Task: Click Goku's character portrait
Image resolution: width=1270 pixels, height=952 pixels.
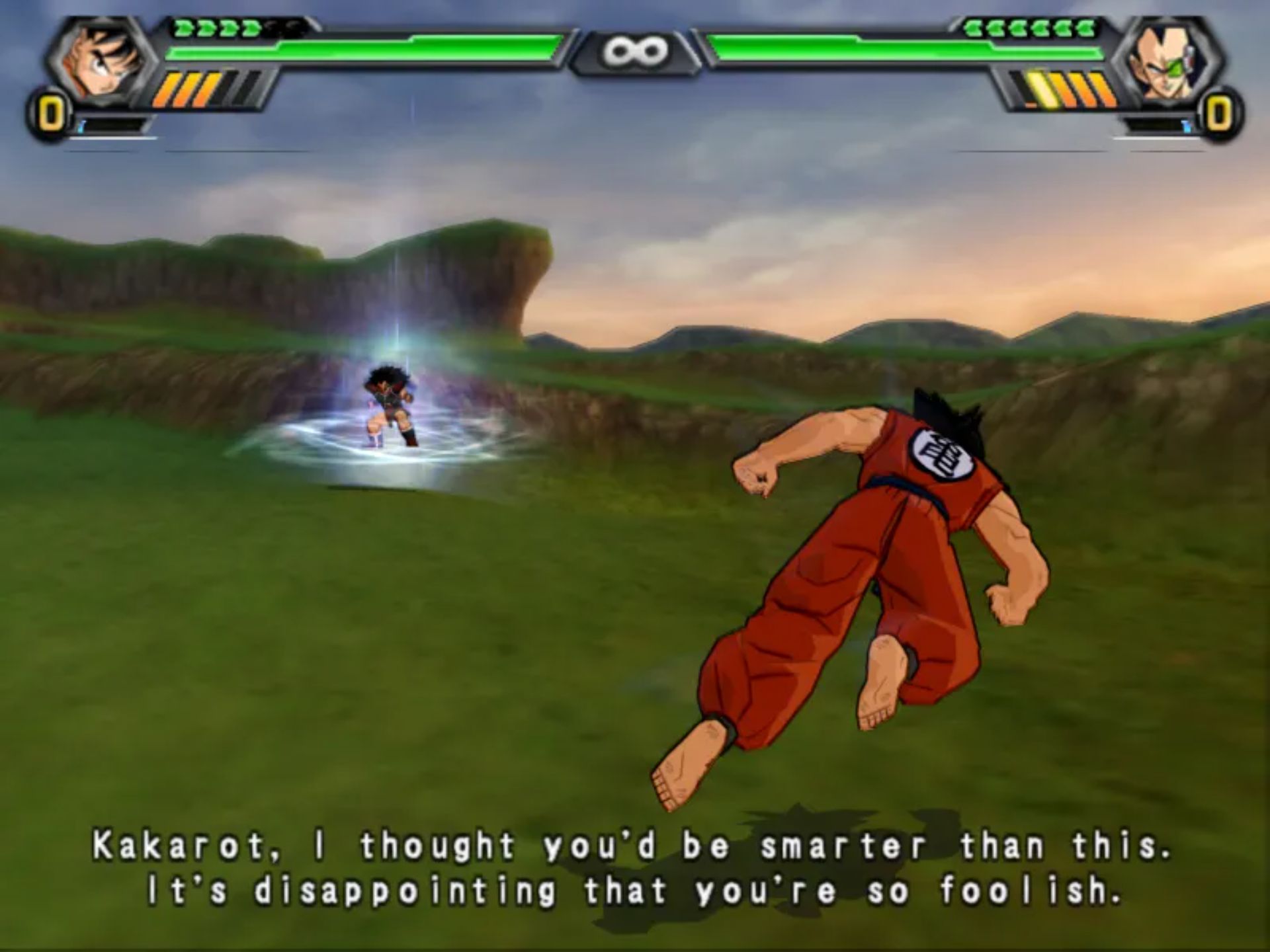Action: pos(99,61)
